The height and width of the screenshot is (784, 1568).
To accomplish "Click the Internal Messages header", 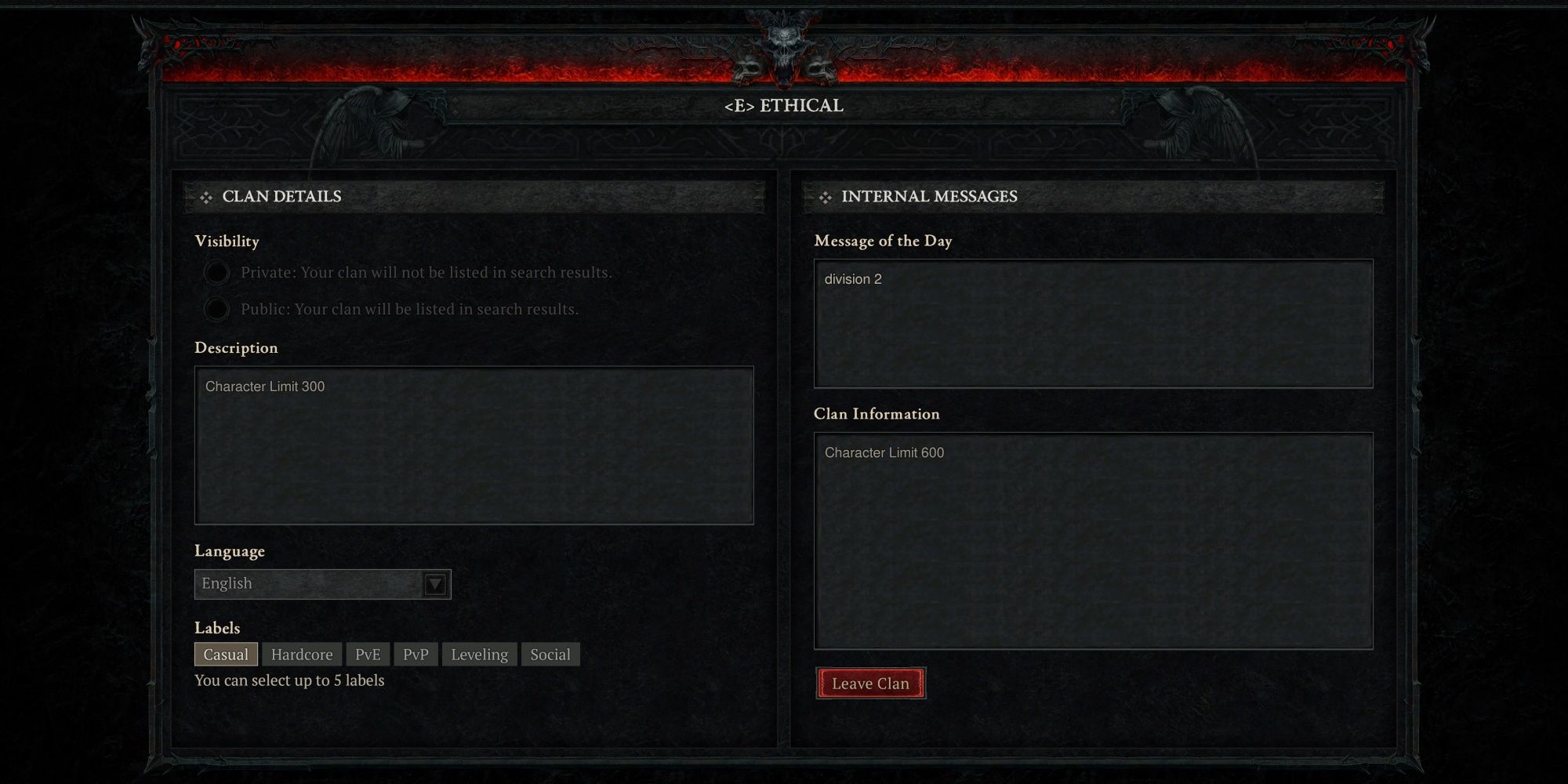I will pyautogui.click(x=930, y=197).
